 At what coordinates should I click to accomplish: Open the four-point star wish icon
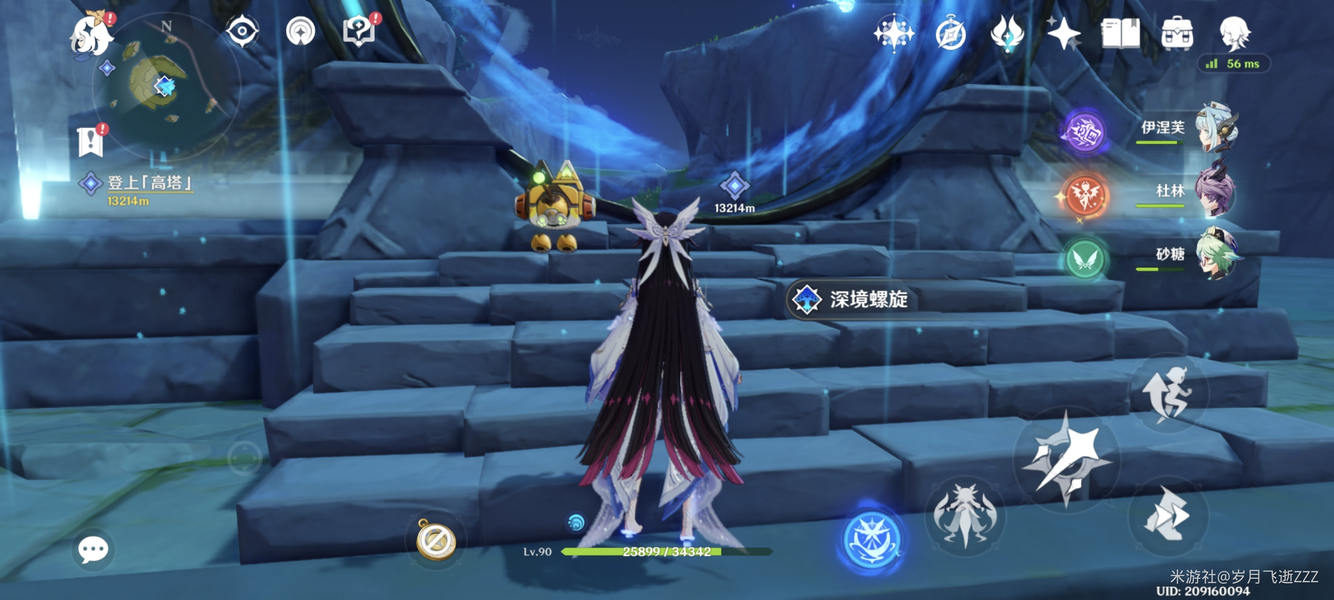coord(1063,34)
